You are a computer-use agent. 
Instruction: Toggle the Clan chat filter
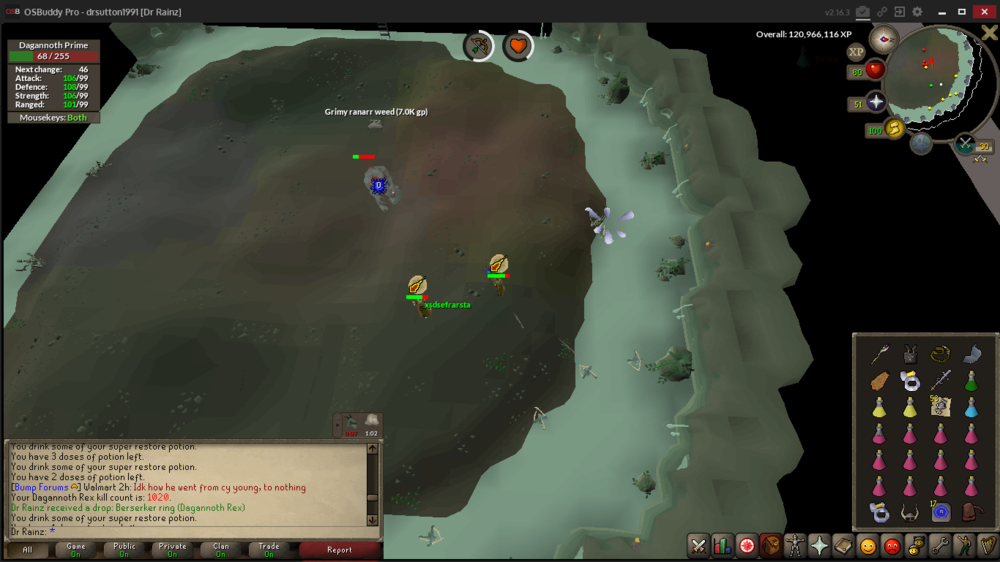pyautogui.click(x=221, y=549)
